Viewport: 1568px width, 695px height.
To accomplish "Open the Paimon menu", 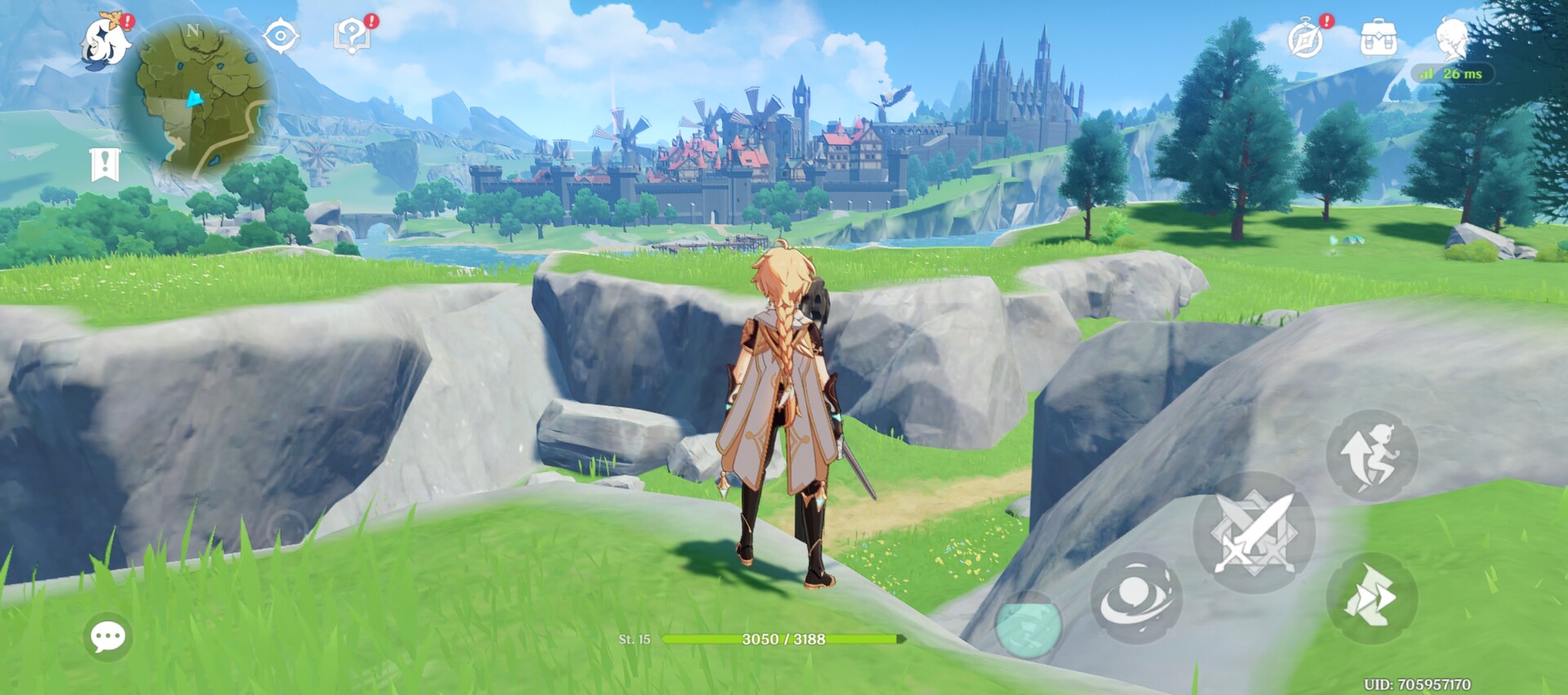I will (106, 41).
